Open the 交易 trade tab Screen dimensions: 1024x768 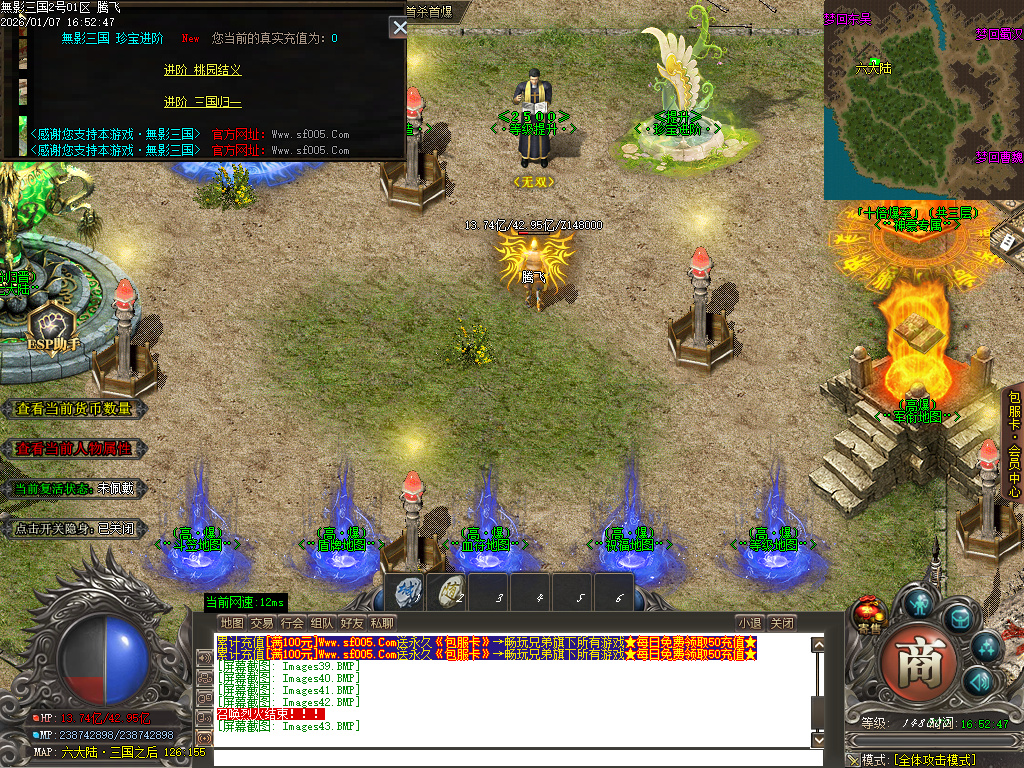click(261, 623)
